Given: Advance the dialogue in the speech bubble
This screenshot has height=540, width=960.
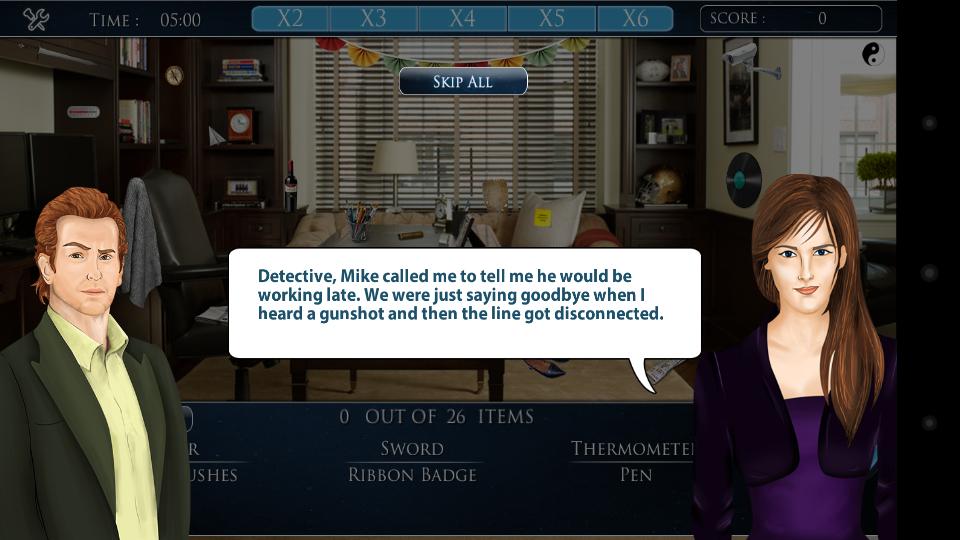Looking at the screenshot, I should coord(464,302).
